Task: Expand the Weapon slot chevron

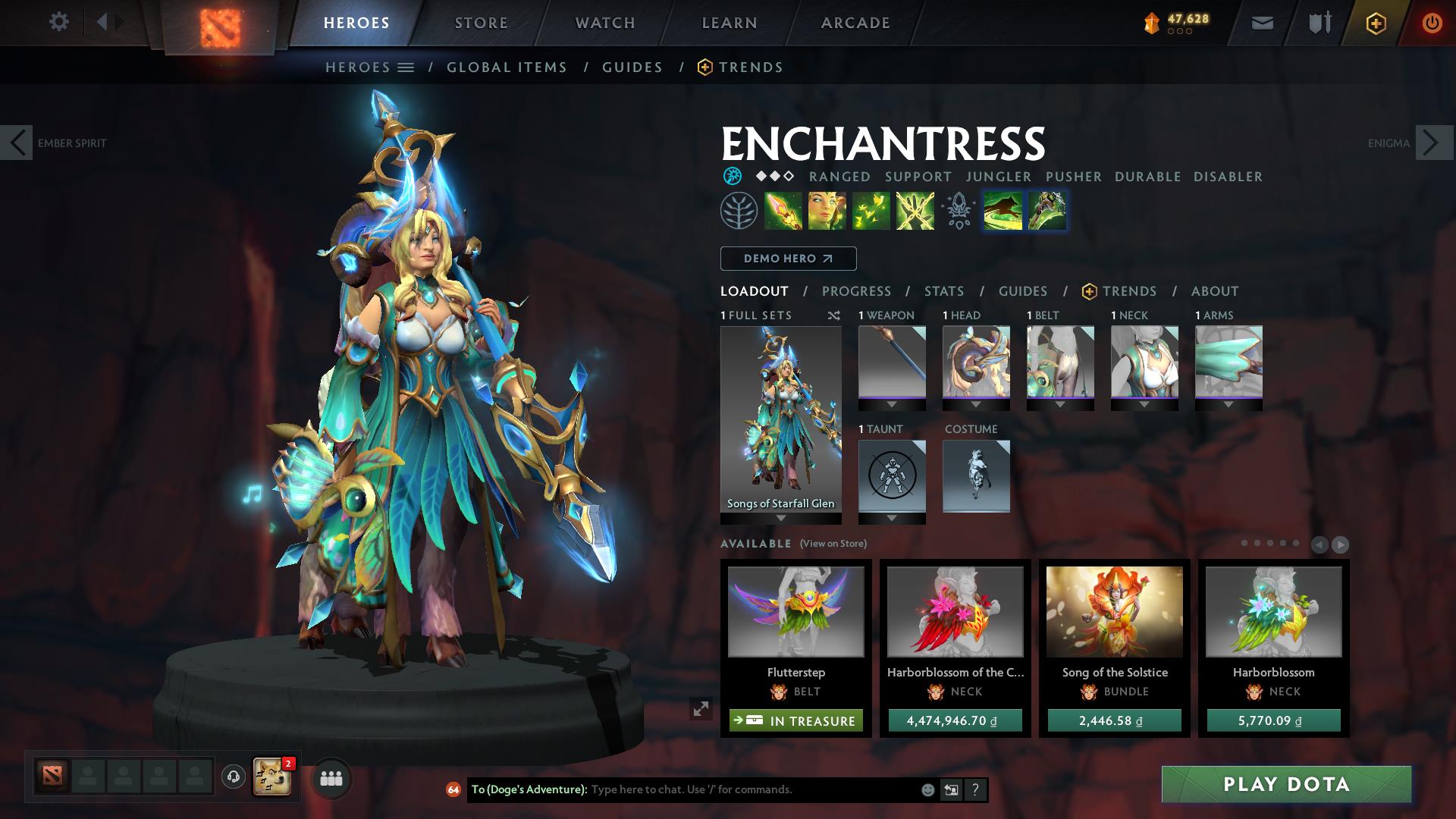Action: pyautogui.click(x=891, y=404)
